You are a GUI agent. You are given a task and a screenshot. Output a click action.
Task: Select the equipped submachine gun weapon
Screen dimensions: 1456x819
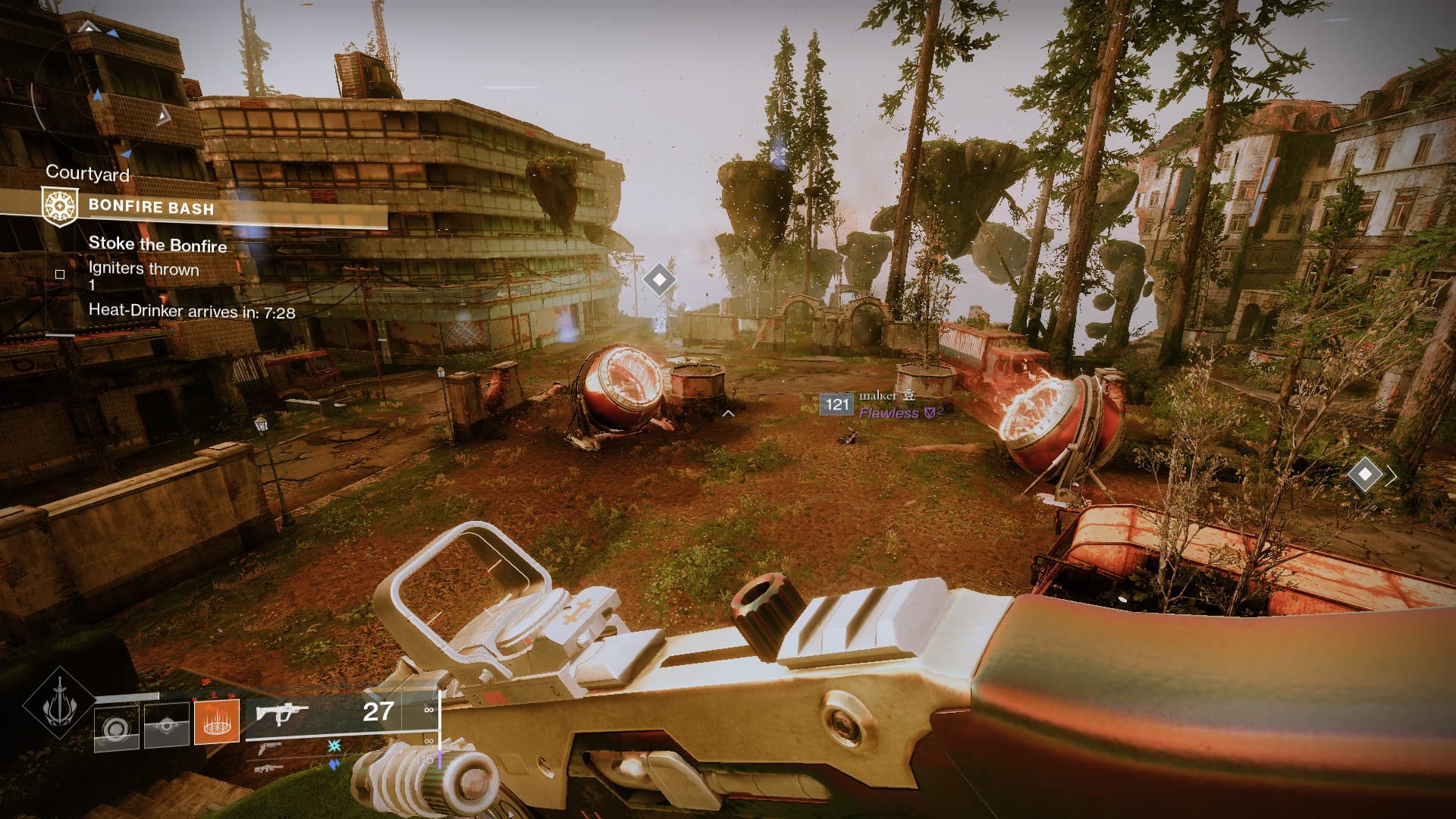click(x=281, y=714)
